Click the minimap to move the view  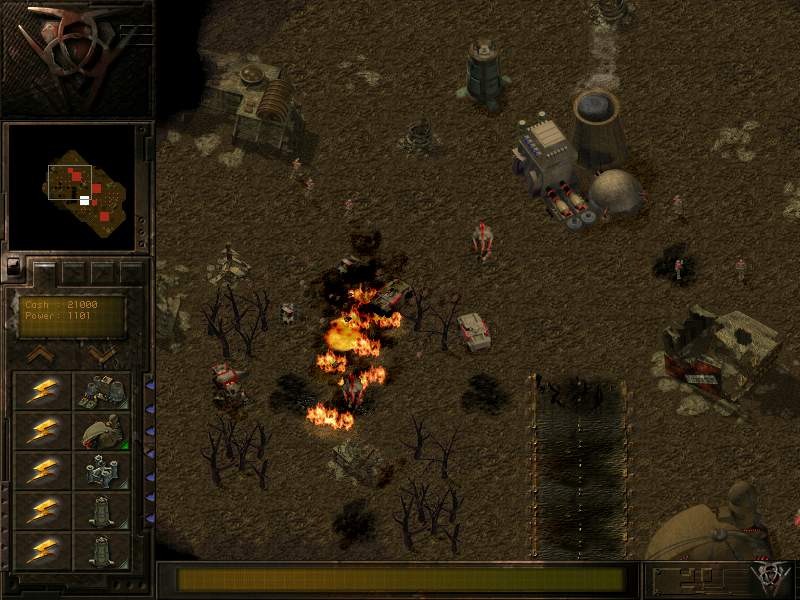[71, 187]
